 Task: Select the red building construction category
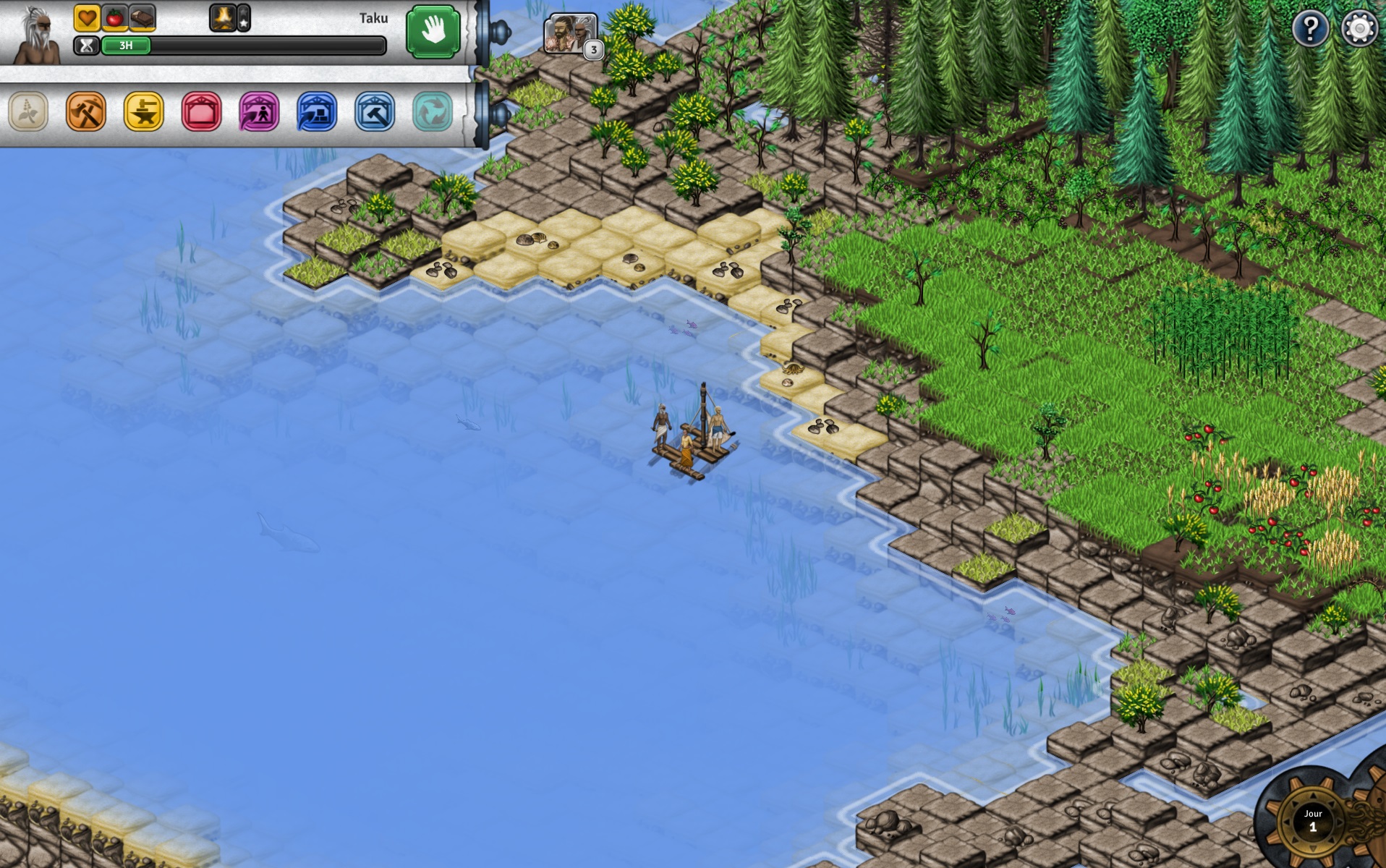click(201, 111)
